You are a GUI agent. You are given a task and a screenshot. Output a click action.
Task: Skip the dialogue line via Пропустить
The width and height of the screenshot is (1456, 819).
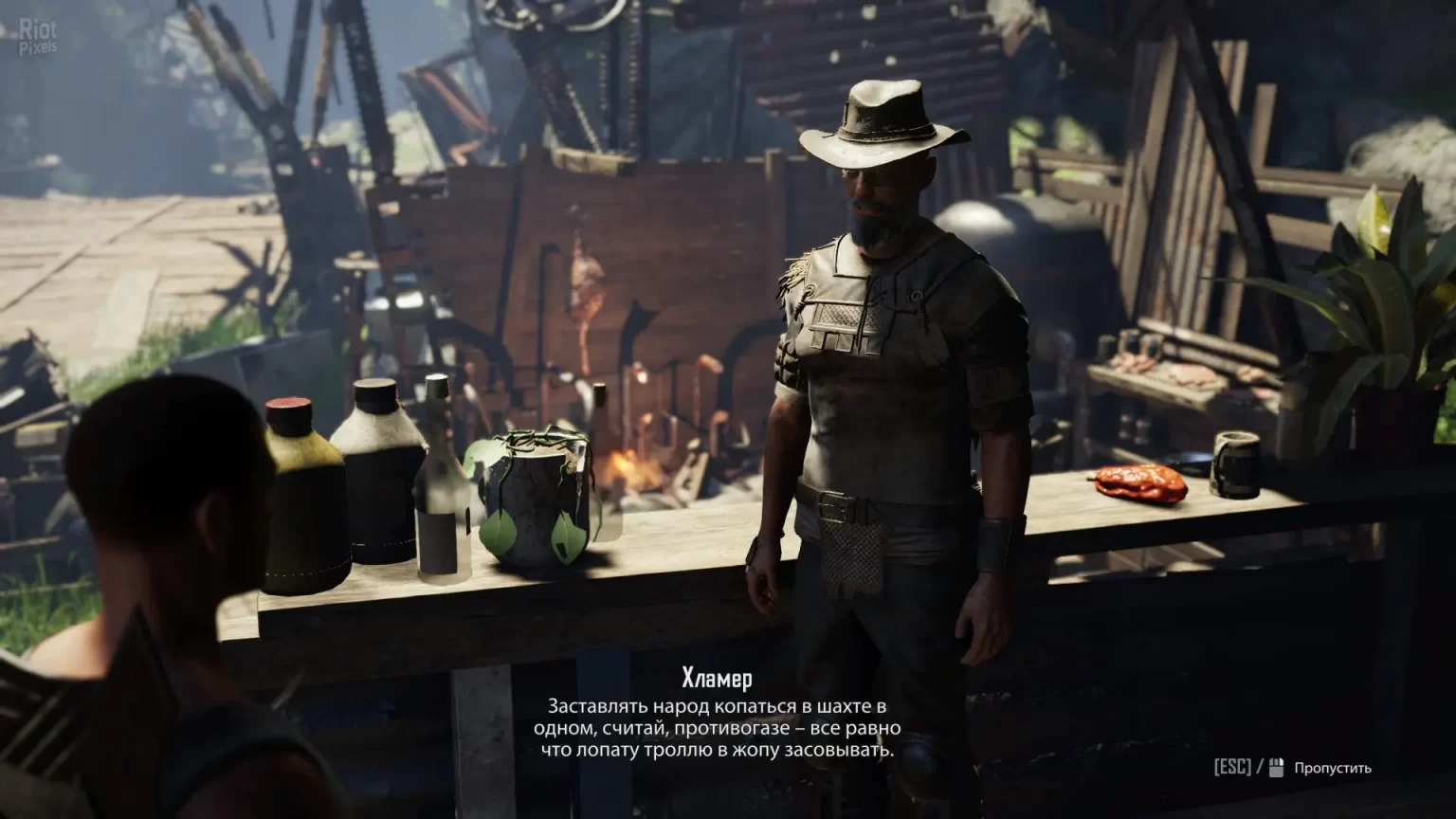click(1332, 768)
